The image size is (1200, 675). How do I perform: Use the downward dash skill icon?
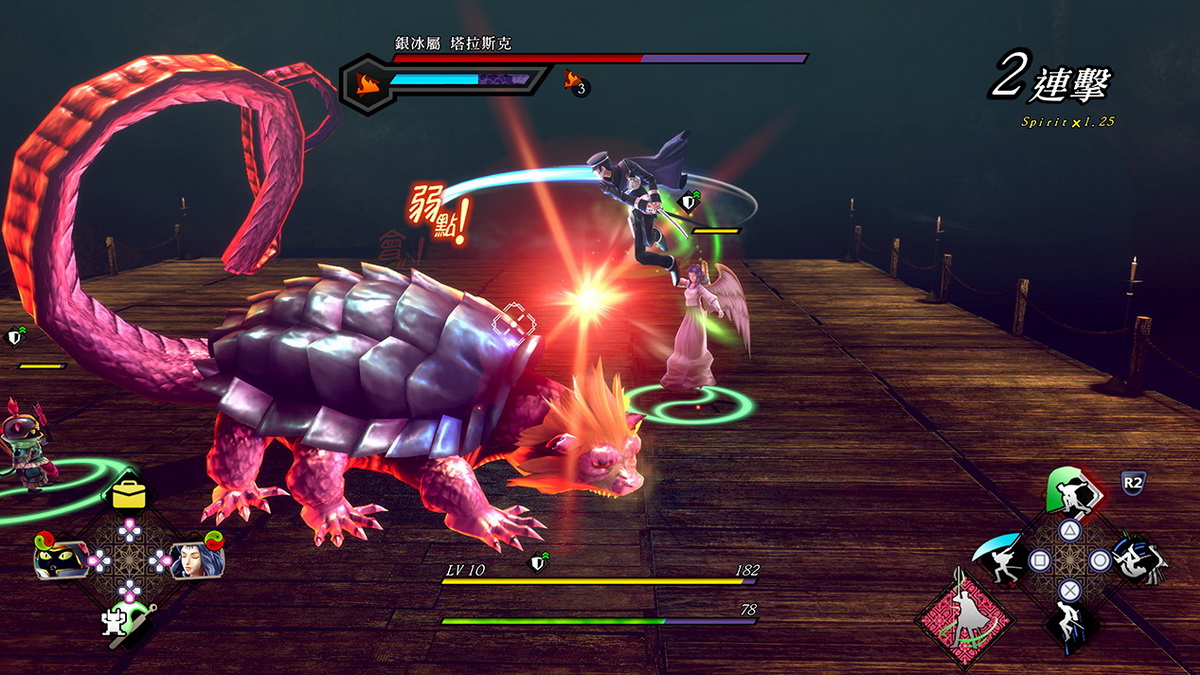pyautogui.click(x=1069, y=625)
